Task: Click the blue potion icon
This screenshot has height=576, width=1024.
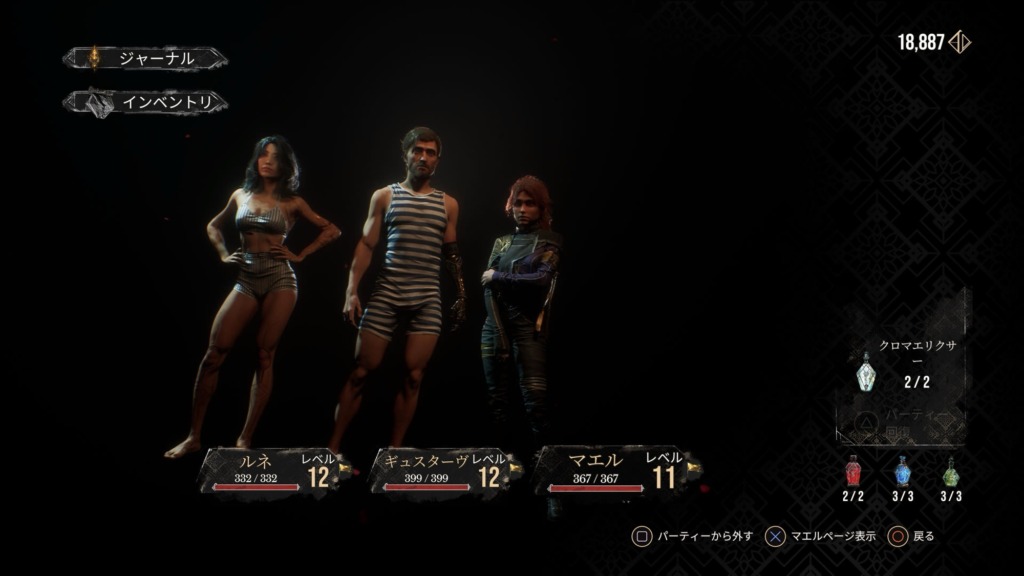Action: pos(902,470)
